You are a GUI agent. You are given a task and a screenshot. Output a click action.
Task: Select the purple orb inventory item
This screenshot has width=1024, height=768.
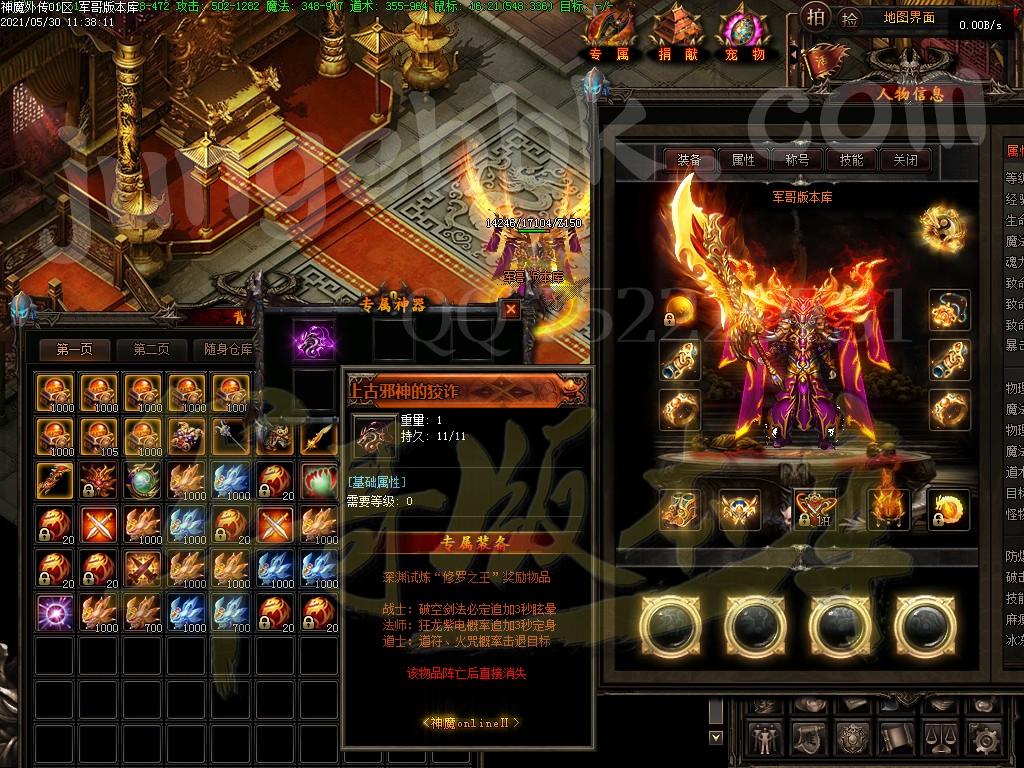coord(52,610)
